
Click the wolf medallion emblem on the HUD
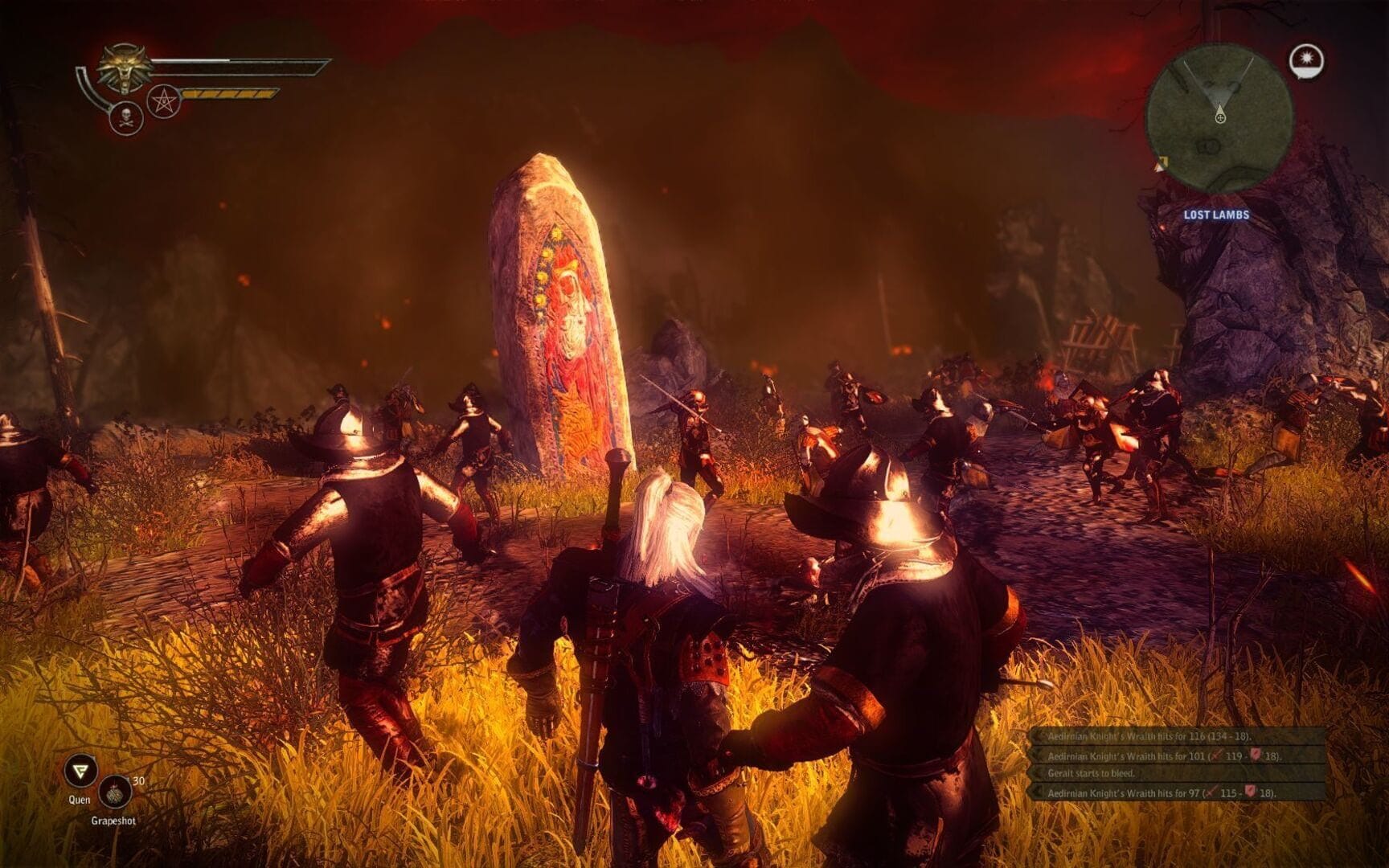tap(123, 70)
